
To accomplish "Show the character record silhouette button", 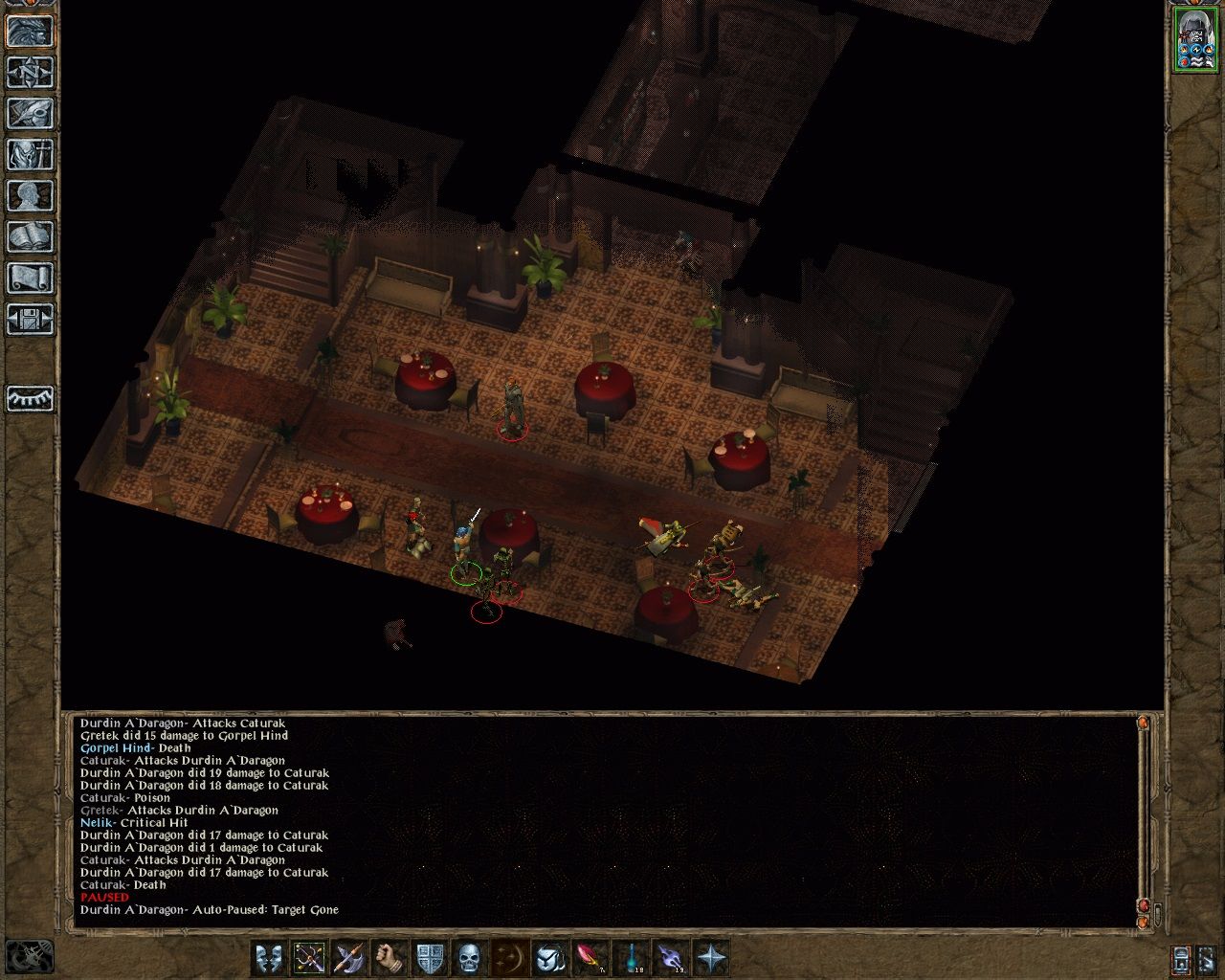I will point(30,196).
